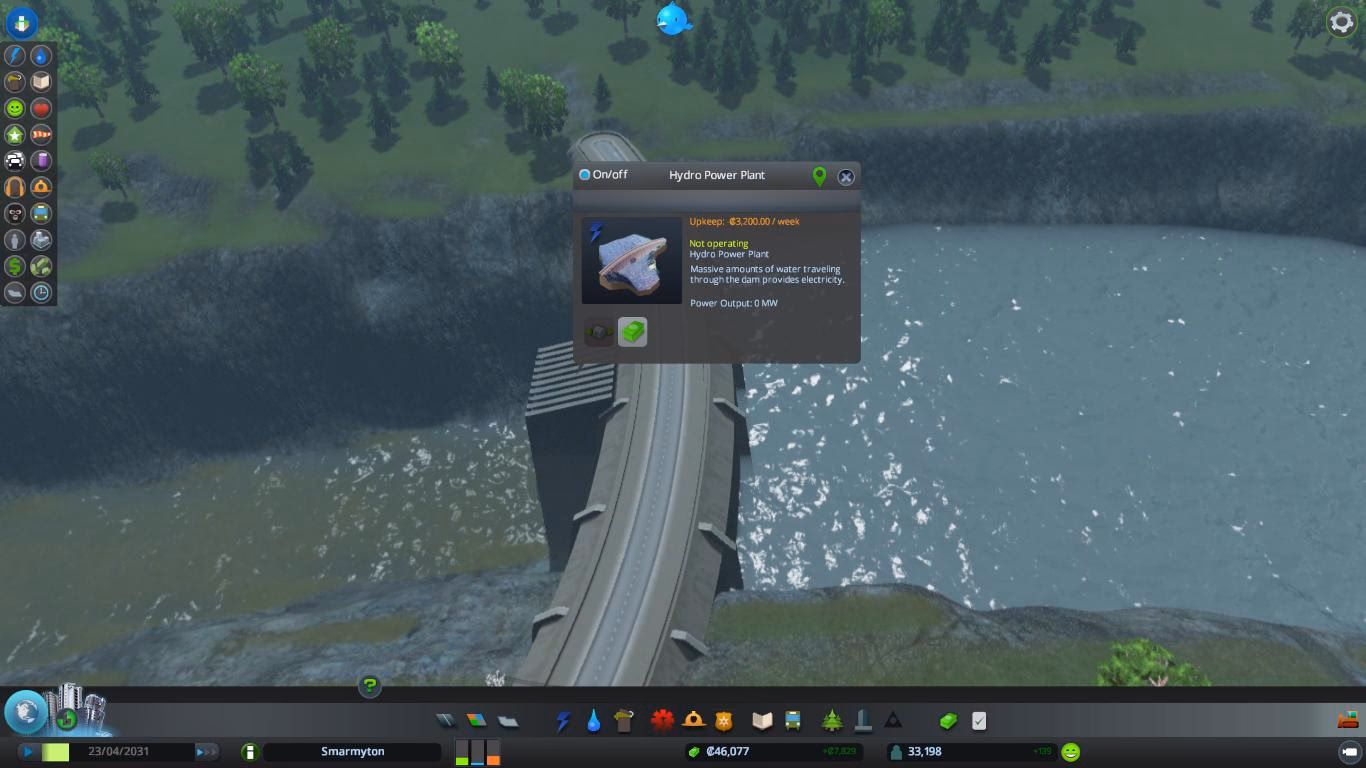Open the Parks menu from the toolbar
1366x768 pixels.
[x=830, y=719]
